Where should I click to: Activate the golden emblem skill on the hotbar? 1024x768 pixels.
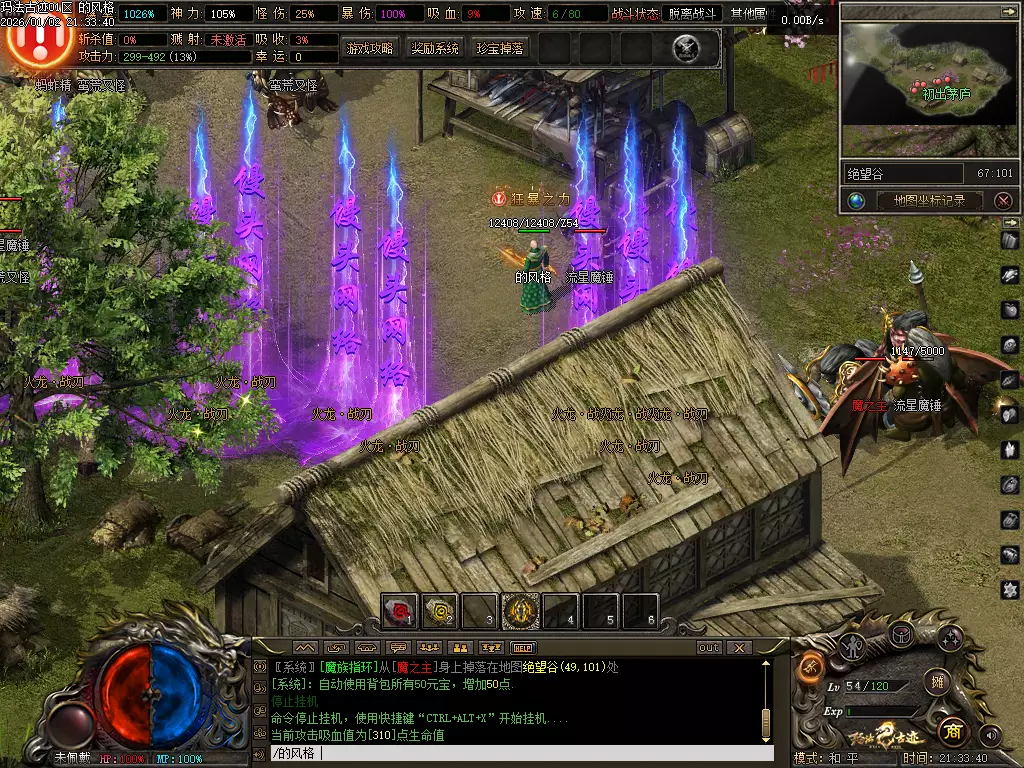[520, 610]
